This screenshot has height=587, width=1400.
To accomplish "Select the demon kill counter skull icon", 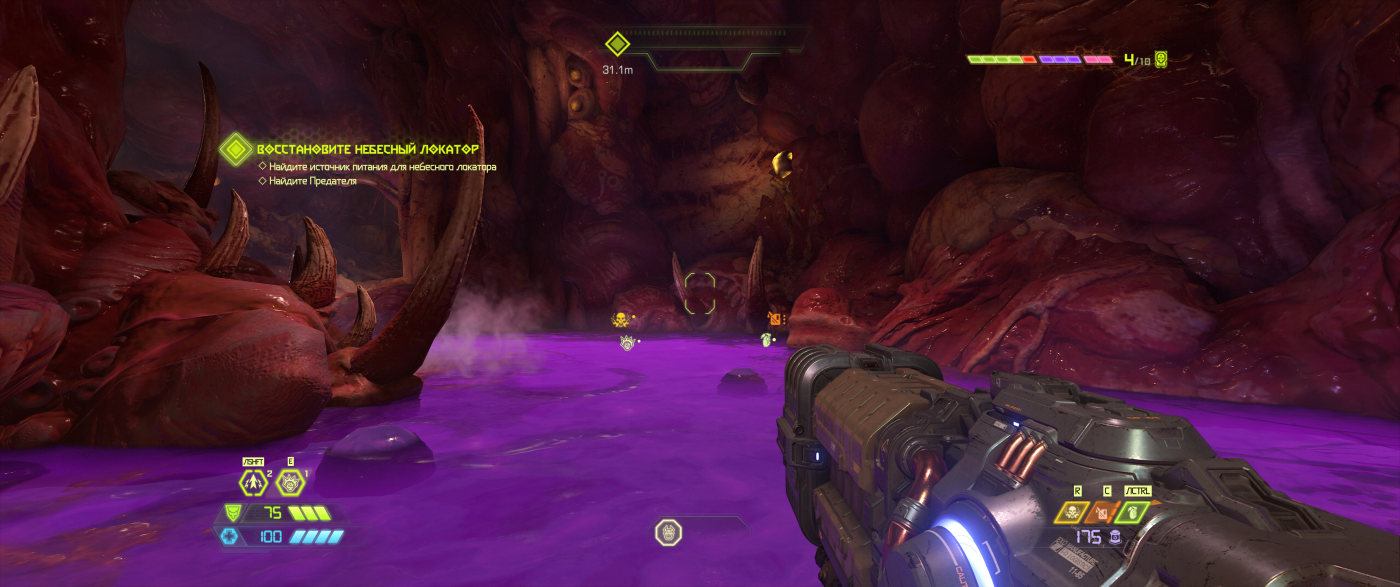I will click(x=1161, y=60).
